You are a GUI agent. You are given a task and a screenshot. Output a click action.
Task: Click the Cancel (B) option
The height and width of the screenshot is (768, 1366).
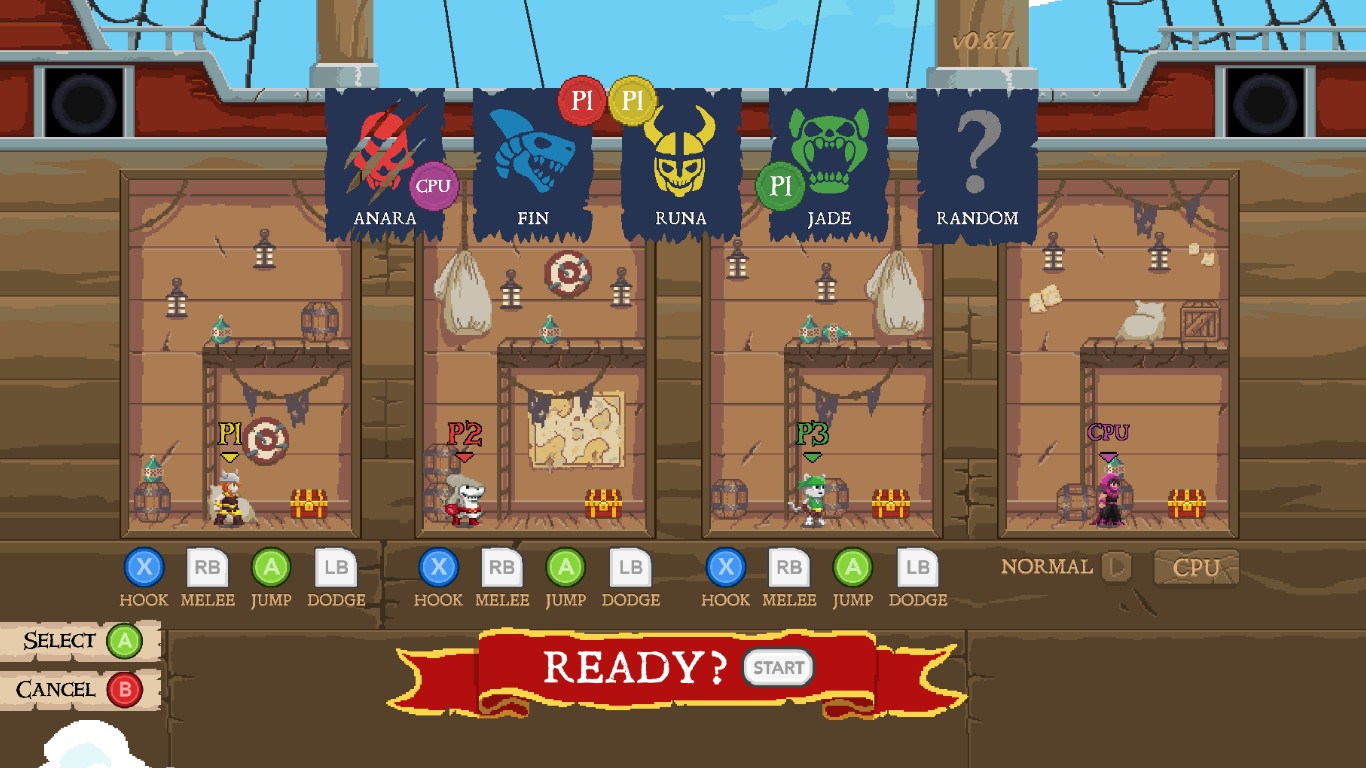[75, 689]
